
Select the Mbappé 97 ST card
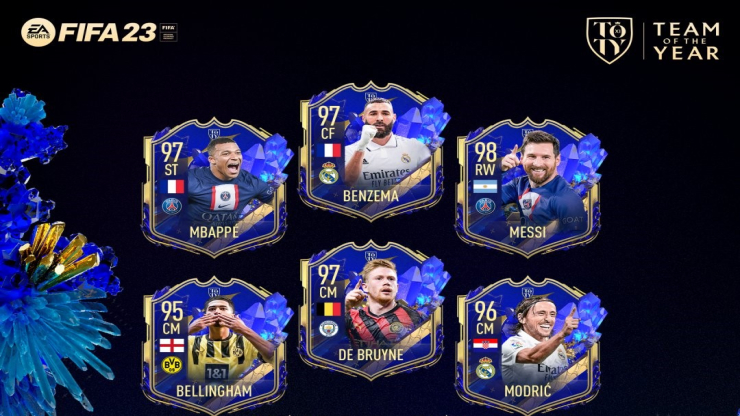click(x=213, y=187)
